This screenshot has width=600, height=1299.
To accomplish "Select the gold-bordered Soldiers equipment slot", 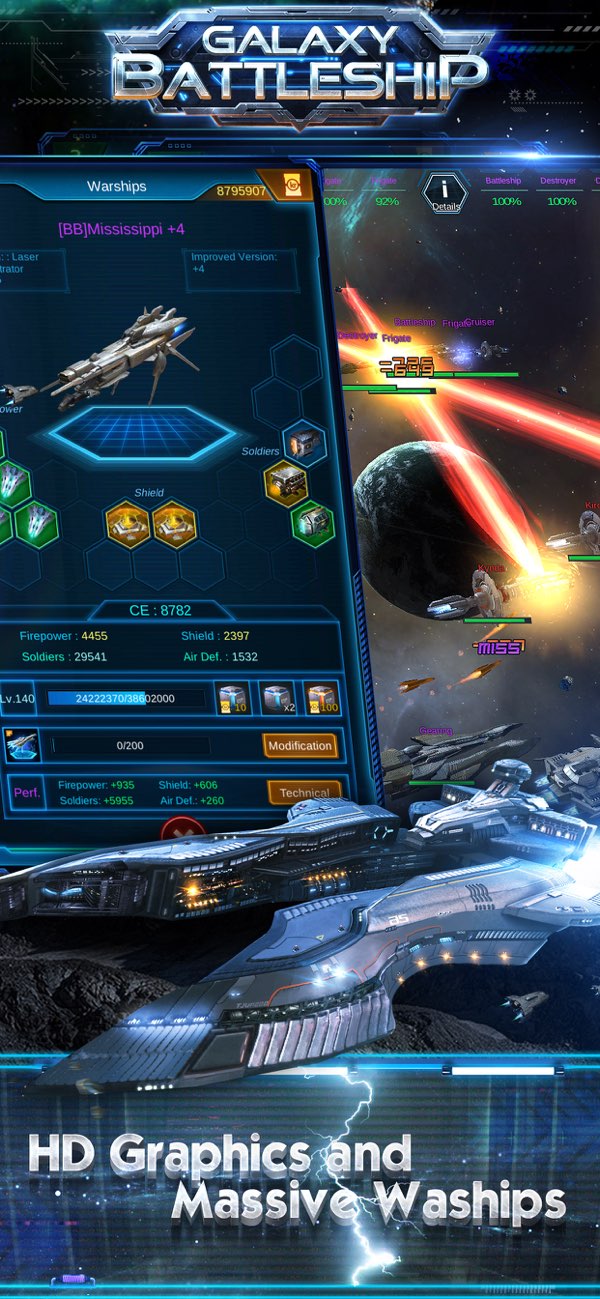I will point(286,483).
